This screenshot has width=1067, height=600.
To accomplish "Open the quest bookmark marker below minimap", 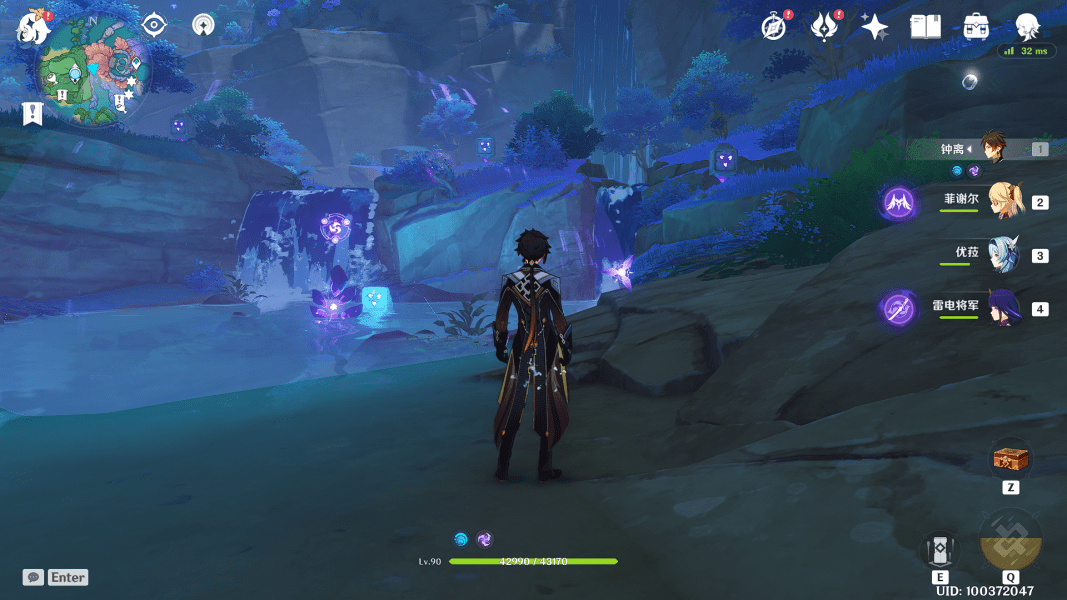I will (32, 113).
